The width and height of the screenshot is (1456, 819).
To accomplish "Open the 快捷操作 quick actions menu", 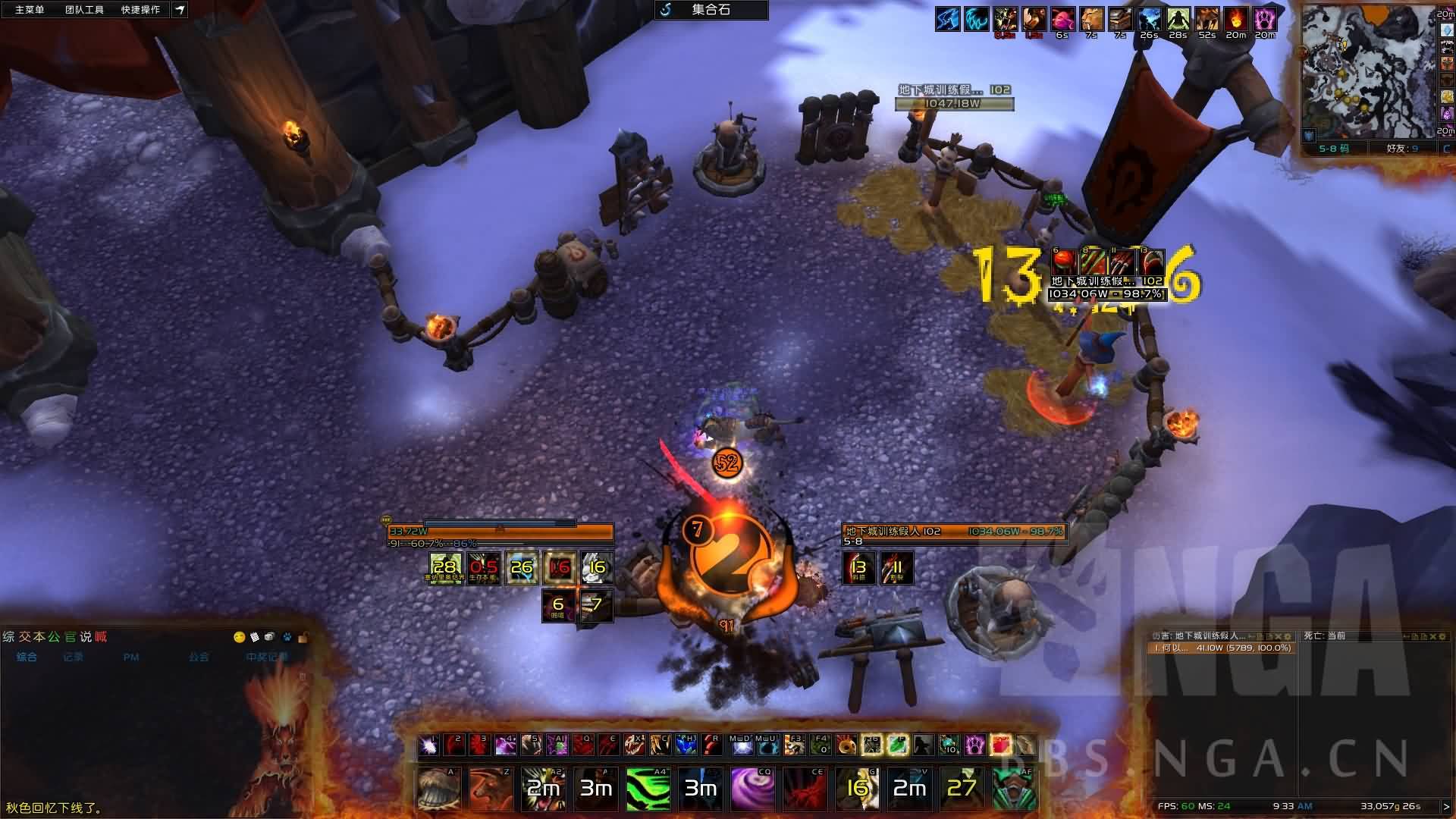I will tap(140, 10).
